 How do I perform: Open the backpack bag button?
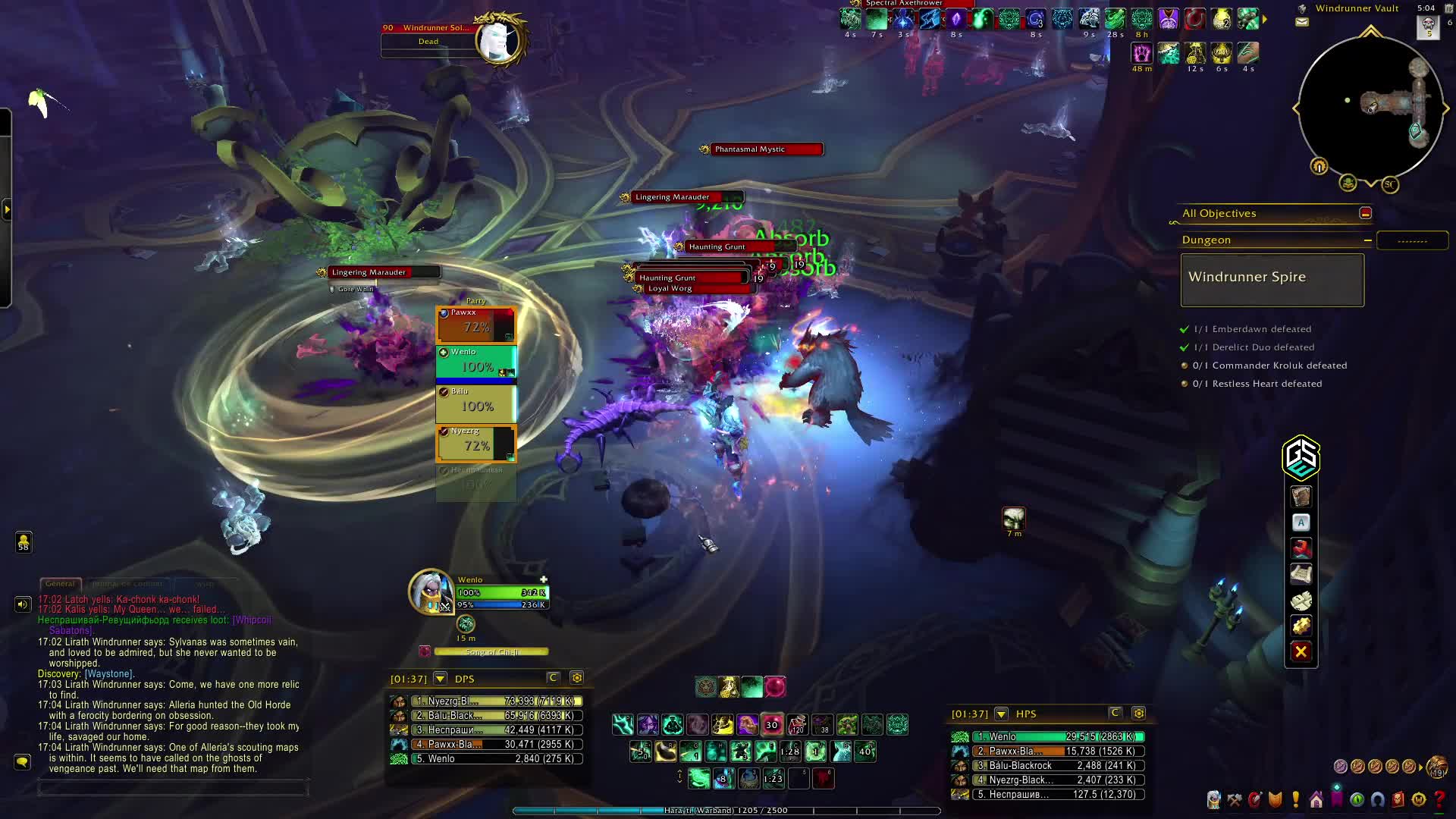coord(1436,767)
